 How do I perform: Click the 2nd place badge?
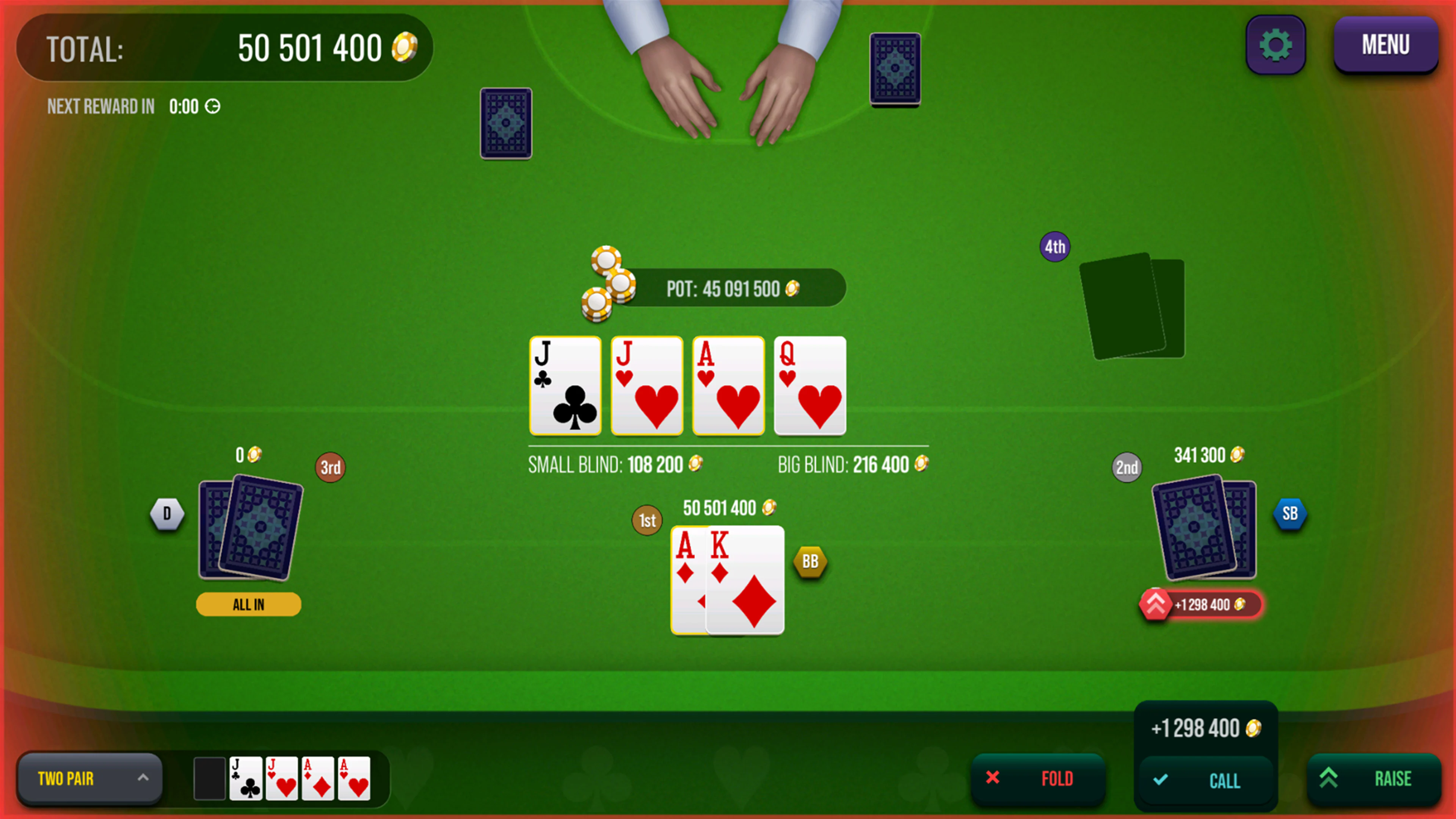[1127, 468]
